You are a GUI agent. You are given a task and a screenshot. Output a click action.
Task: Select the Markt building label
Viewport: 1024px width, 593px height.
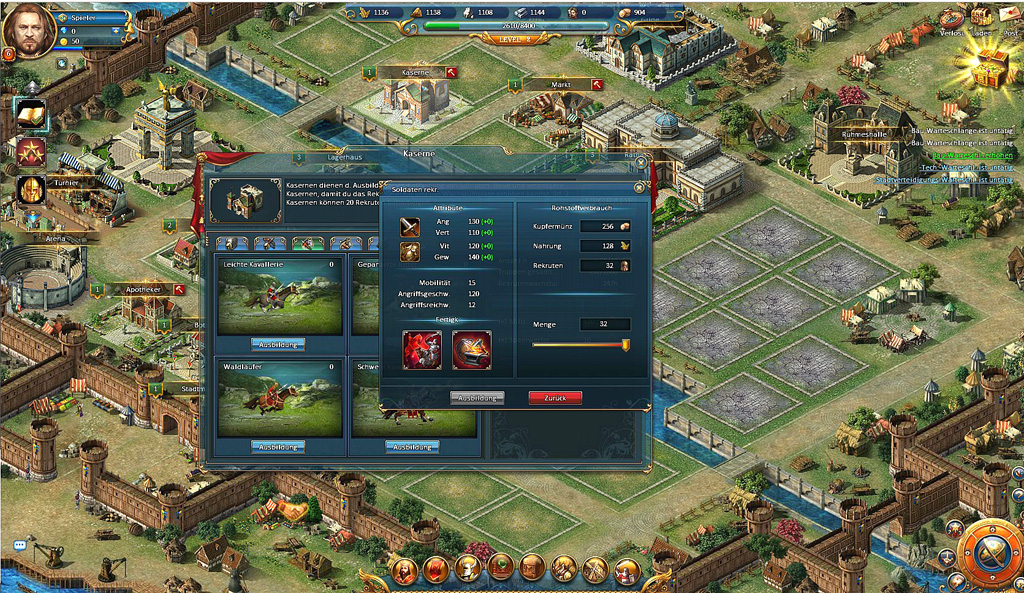(x=561, y=85)
